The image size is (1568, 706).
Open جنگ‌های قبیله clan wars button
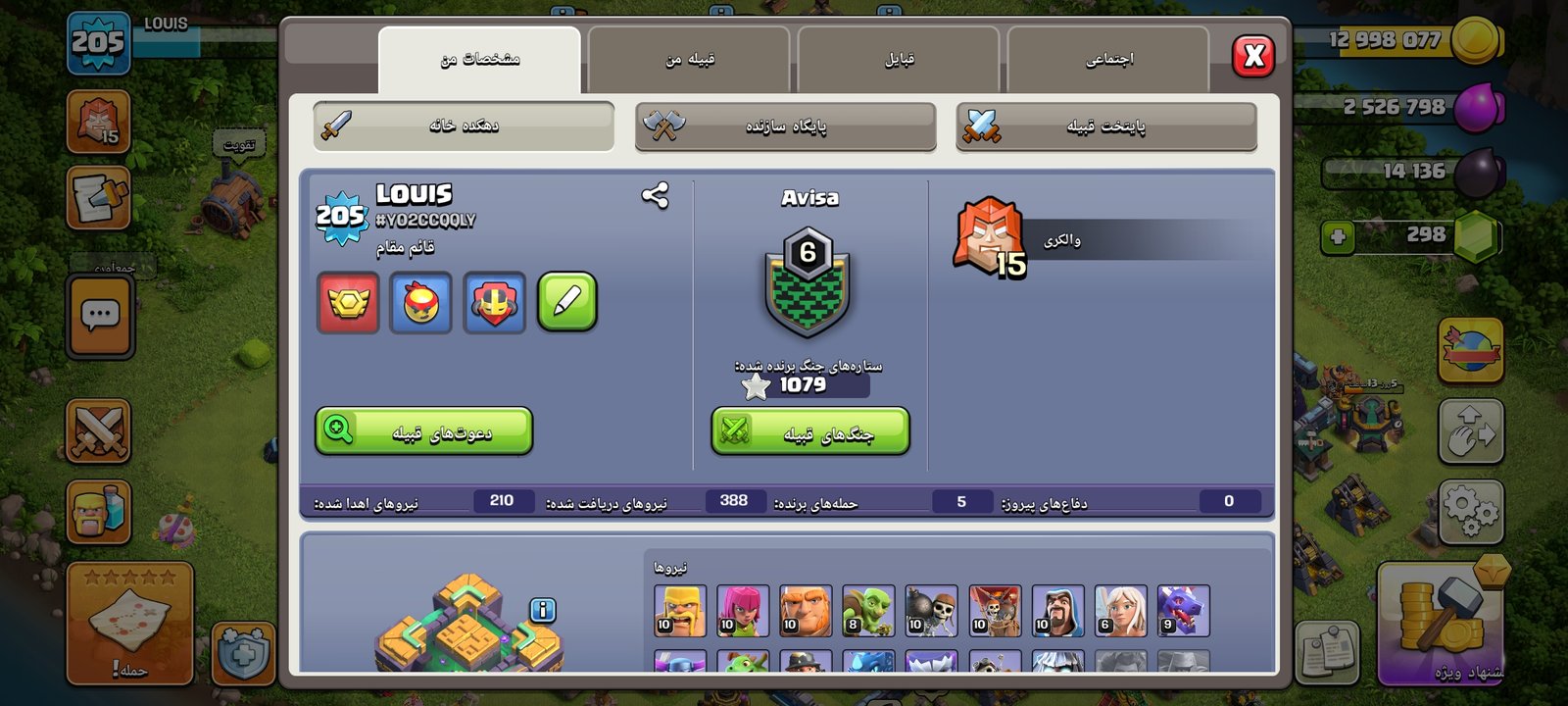point(810,432)
